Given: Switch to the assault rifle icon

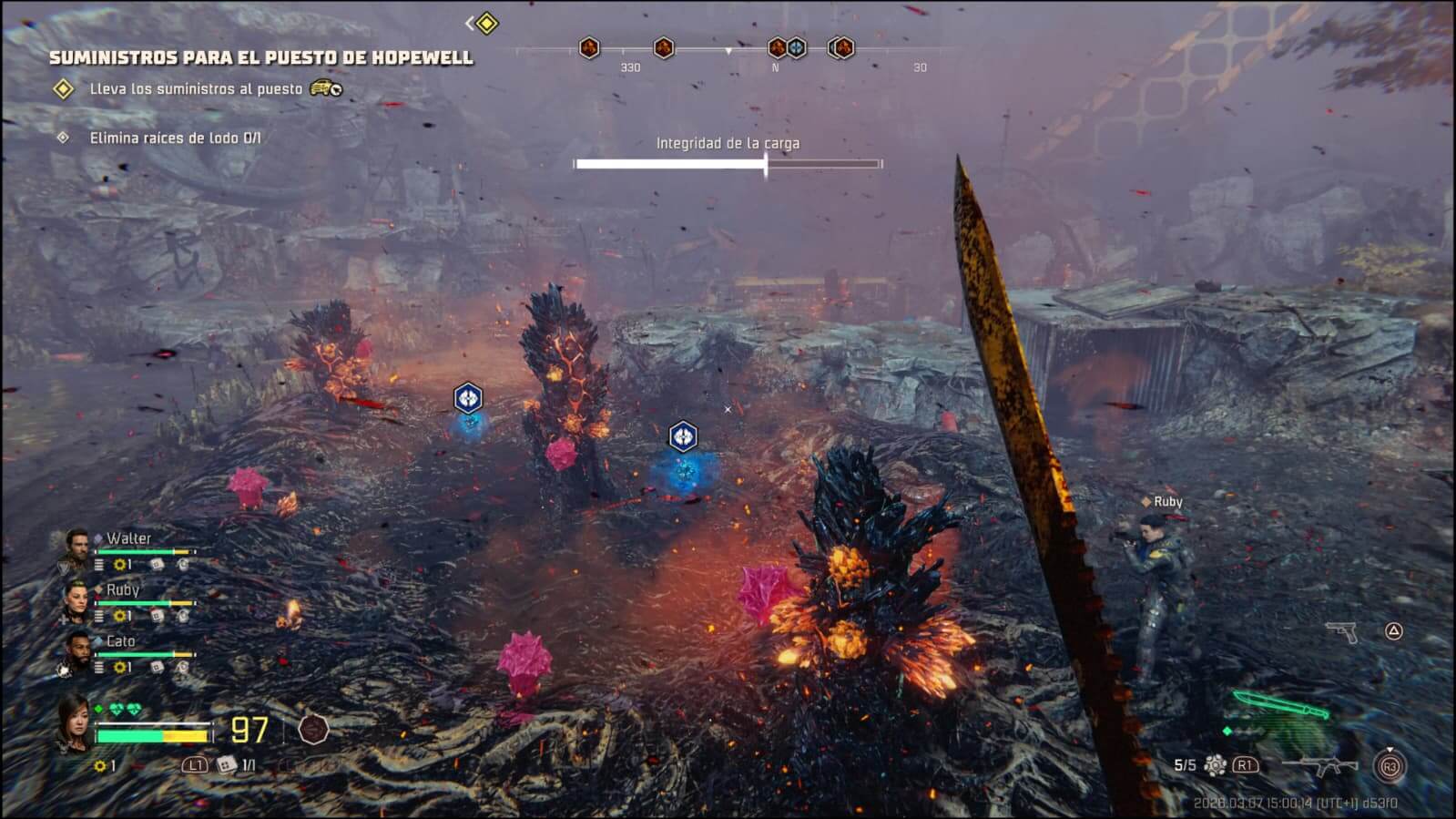Looking at the screenshot, I should [1319, 765].
